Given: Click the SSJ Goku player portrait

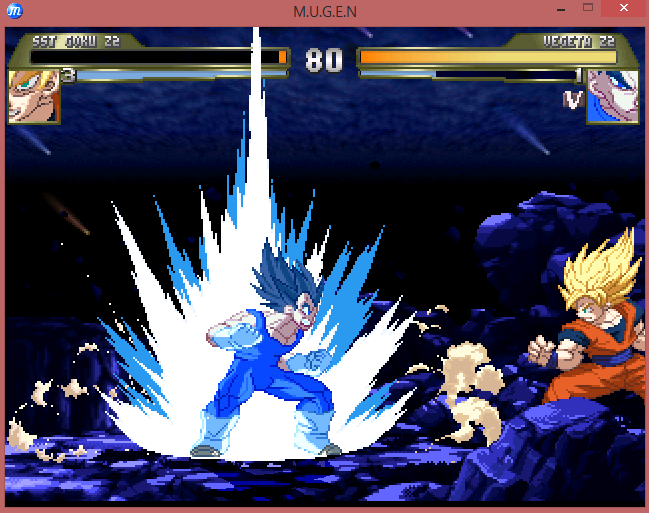Looking at the screenshot, I should tap(33, 97).
